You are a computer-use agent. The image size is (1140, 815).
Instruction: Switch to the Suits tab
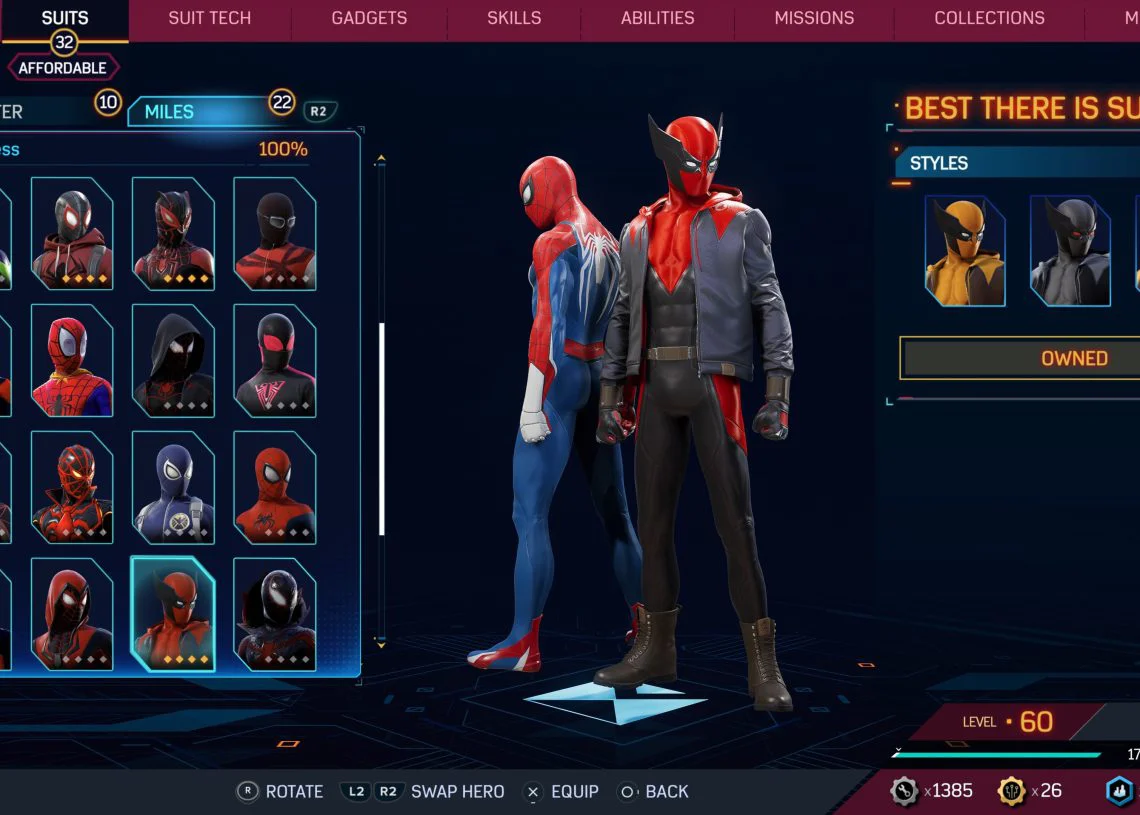point(65,18)
